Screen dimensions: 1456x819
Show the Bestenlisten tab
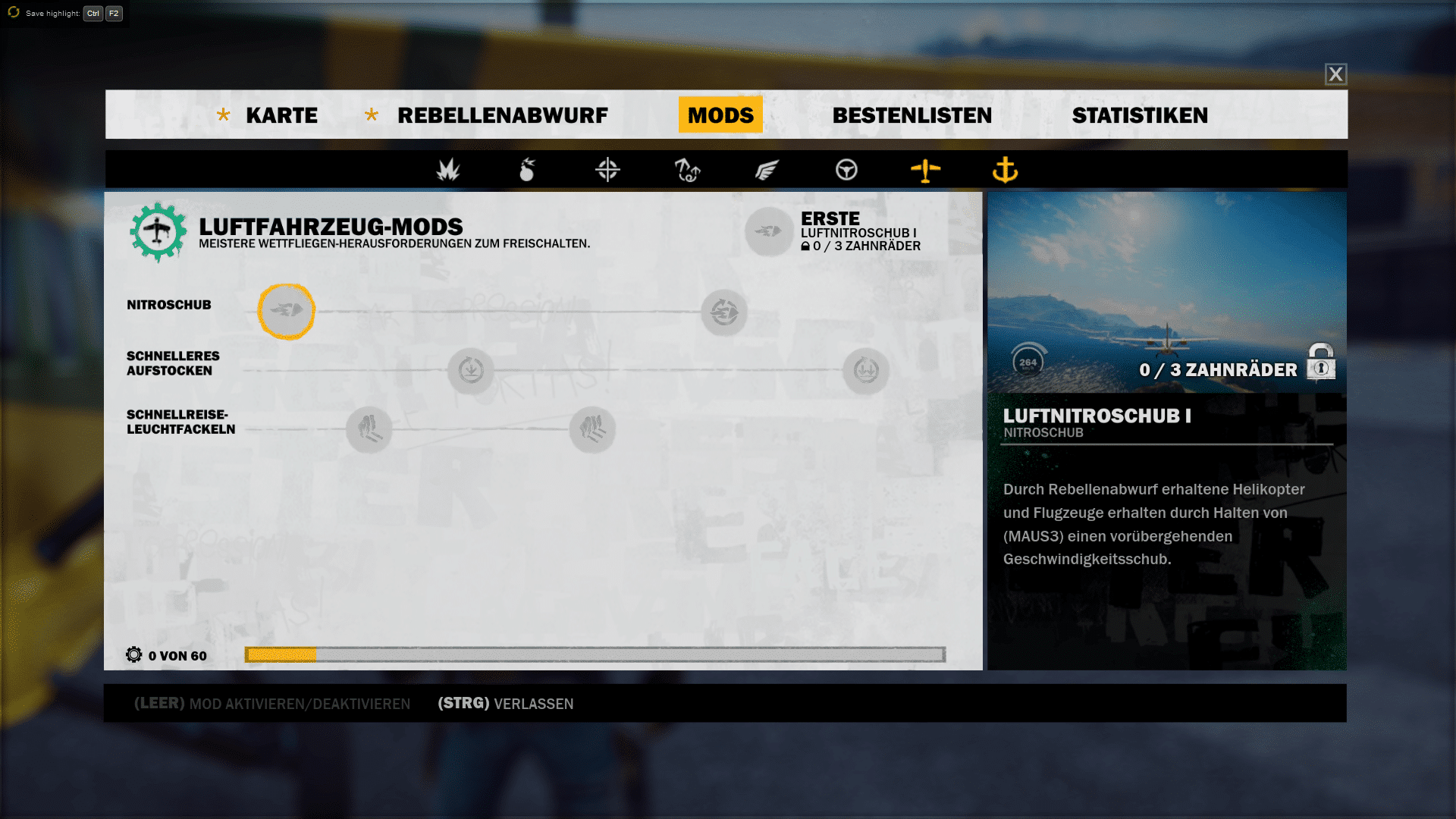912,115
